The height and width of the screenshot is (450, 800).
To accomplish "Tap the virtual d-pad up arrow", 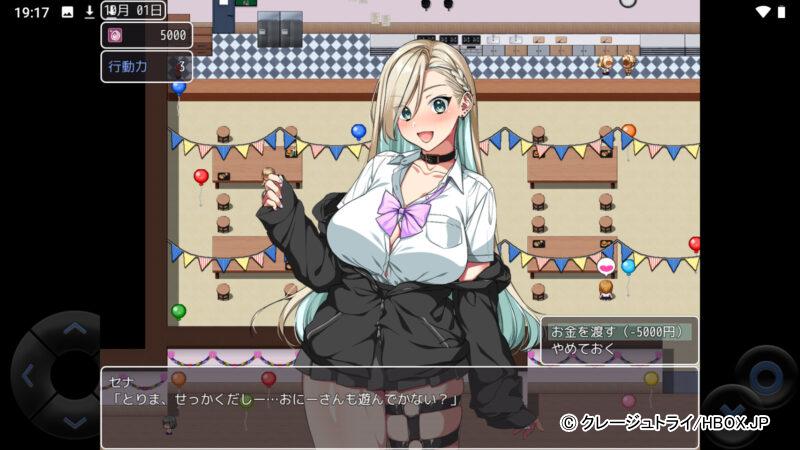I will click(75, 327).
